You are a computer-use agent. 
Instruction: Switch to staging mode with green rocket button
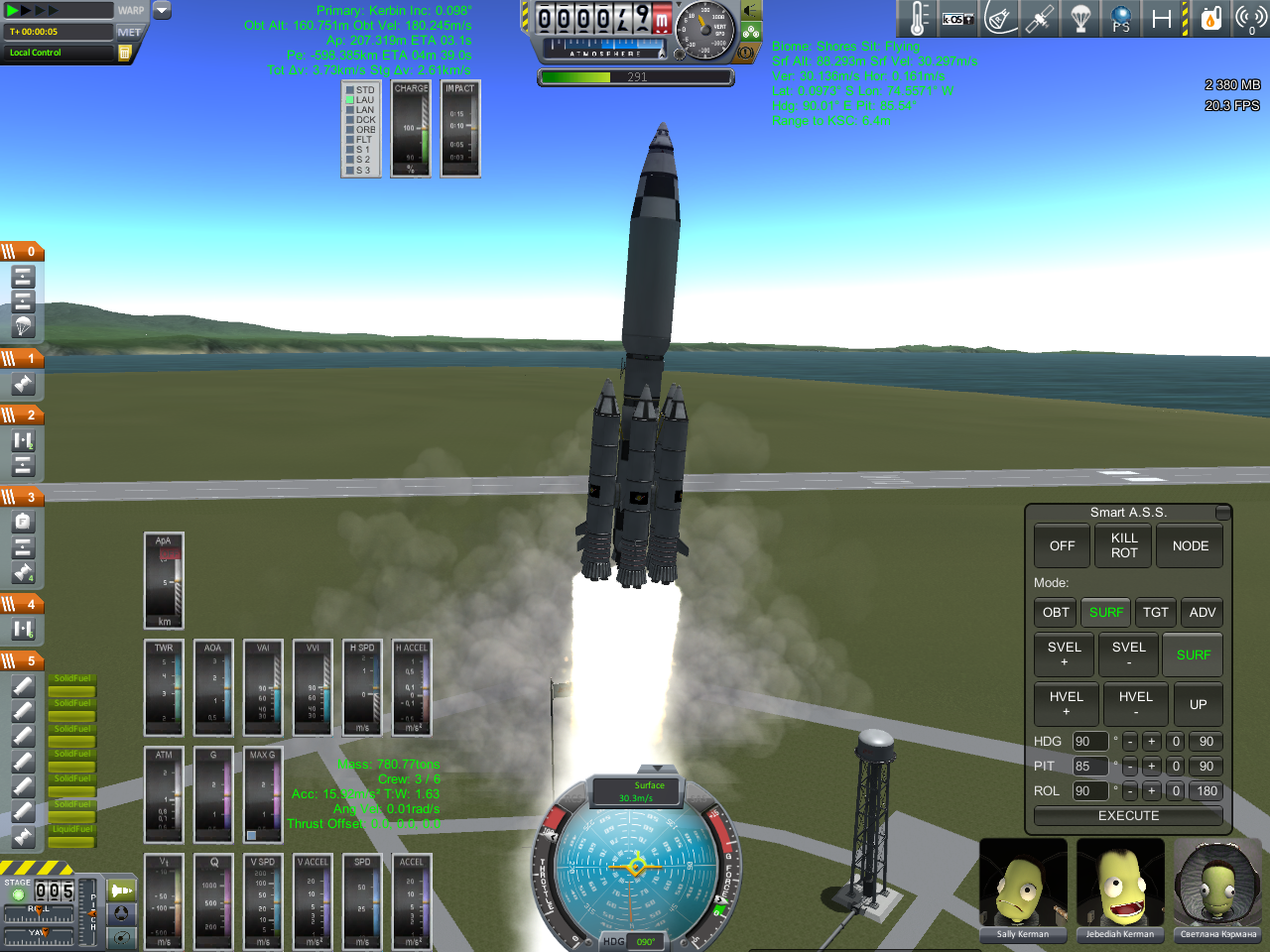121,891
